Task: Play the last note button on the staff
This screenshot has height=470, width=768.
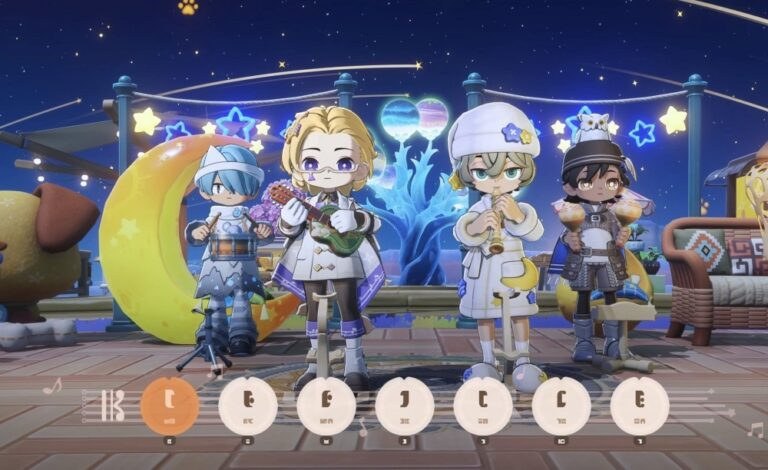Action: coord(640,405)
